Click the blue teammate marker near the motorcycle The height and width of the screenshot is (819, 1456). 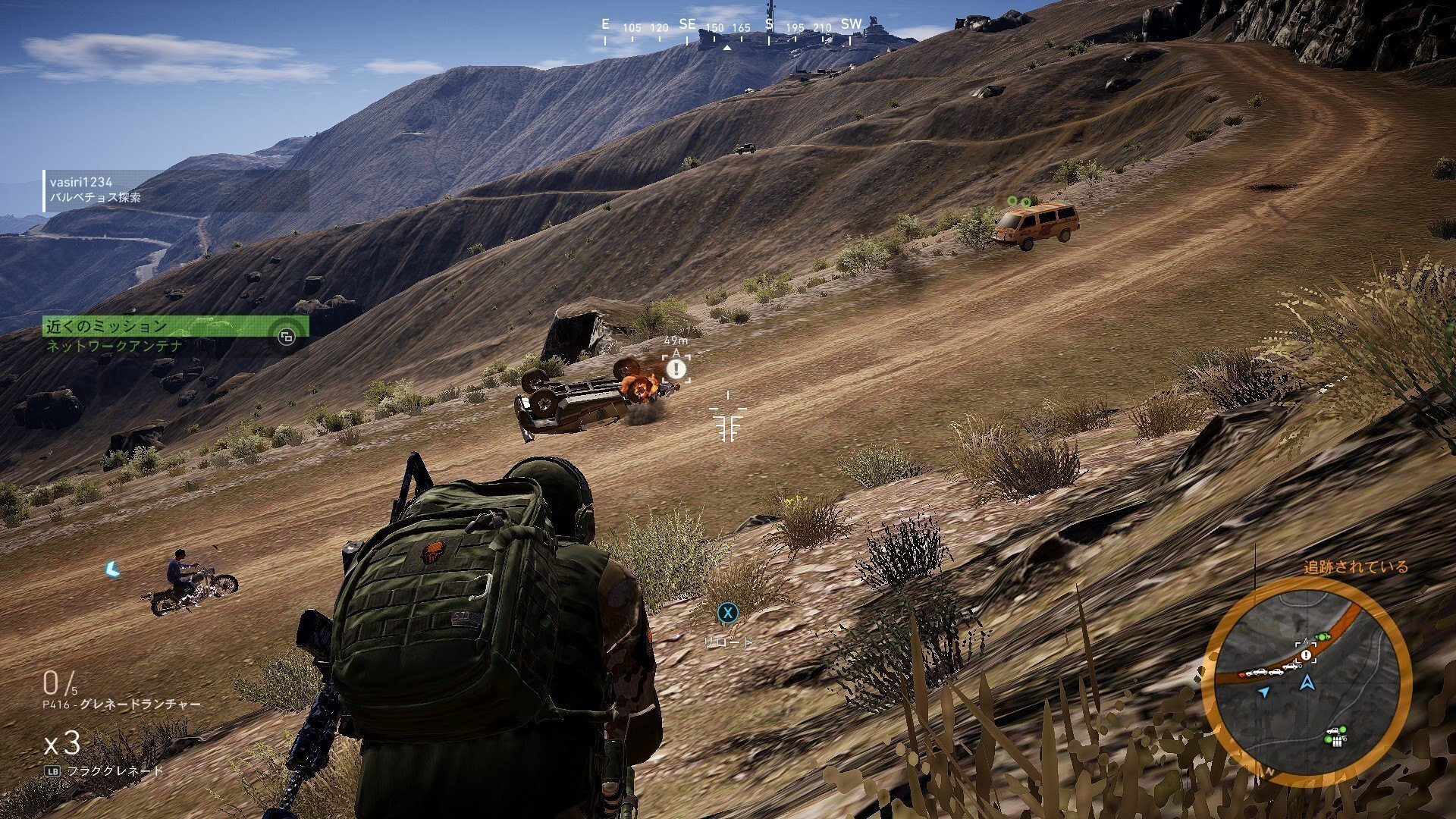113,569
